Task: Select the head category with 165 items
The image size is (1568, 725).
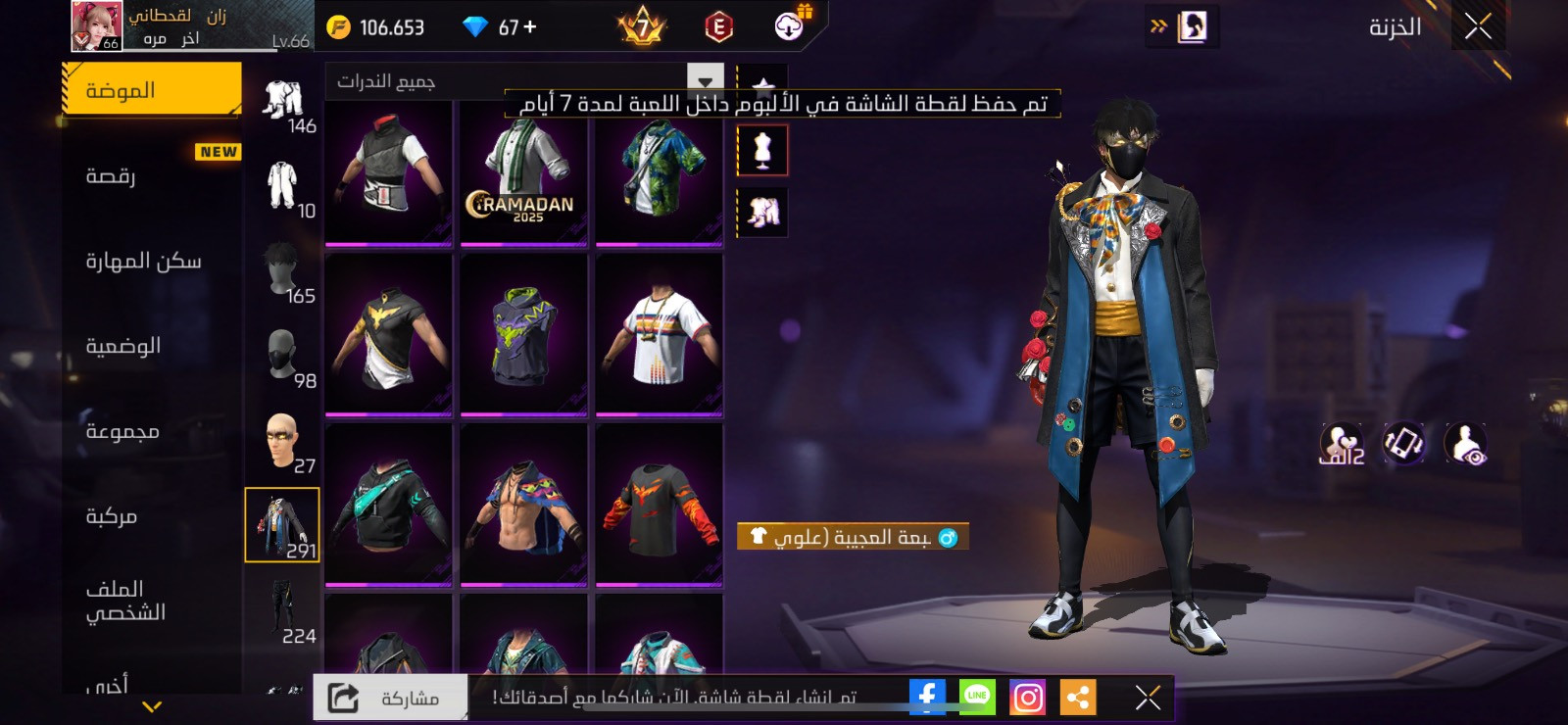Action: (283, 272)
